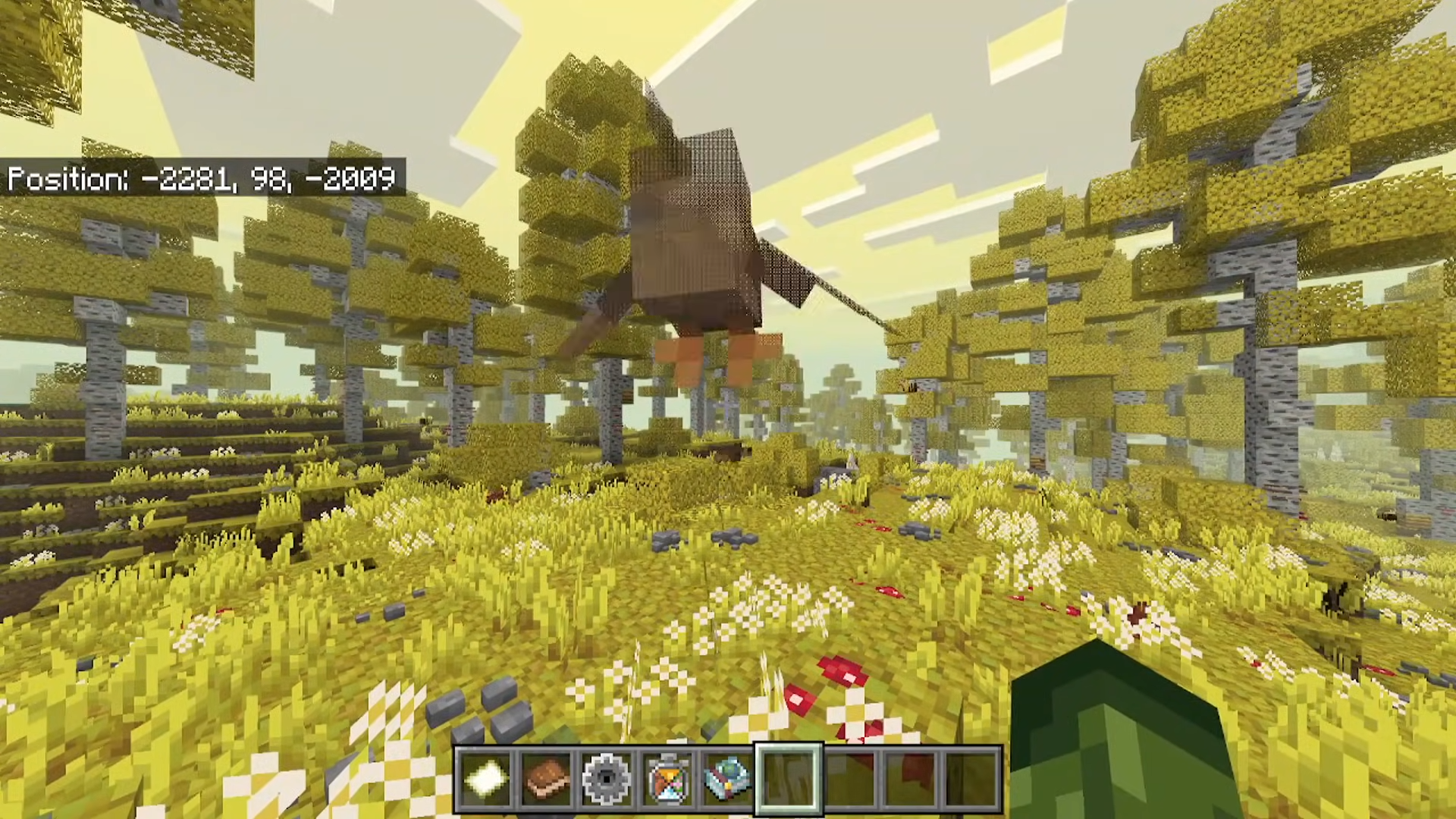Select the brown book hotbar slot
The height and width of the screenshot is (819, 1456).
click(x=546, y=779)
